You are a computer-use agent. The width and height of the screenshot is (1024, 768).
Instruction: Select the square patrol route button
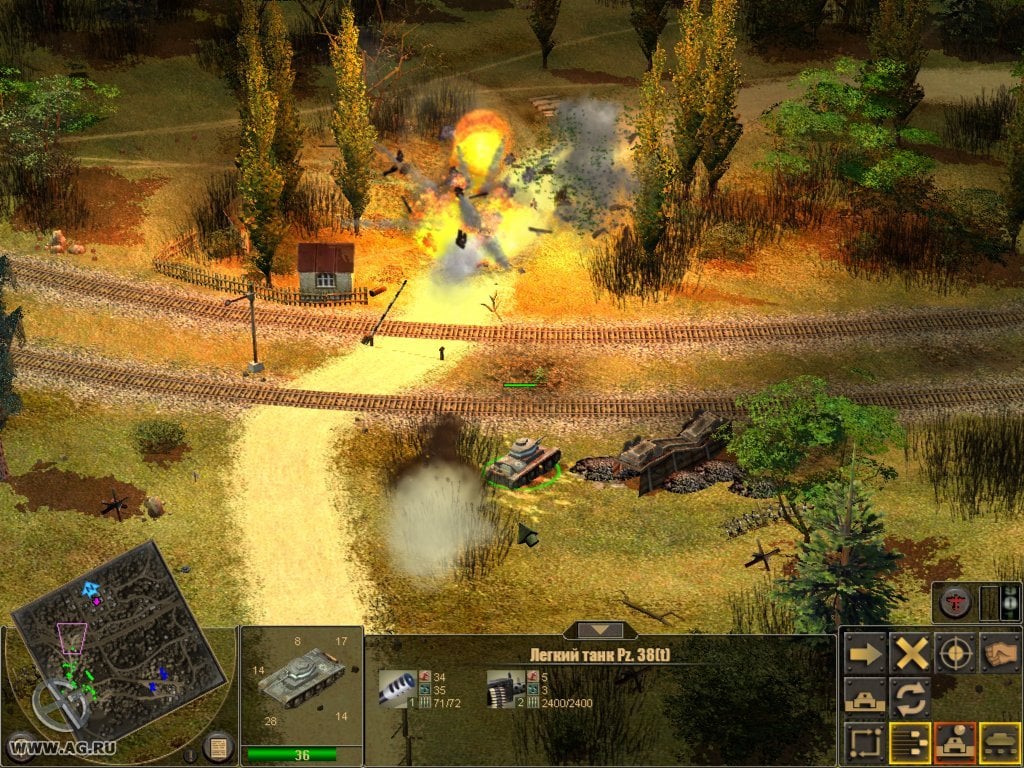pyautogui.click(x=865, y=742)
